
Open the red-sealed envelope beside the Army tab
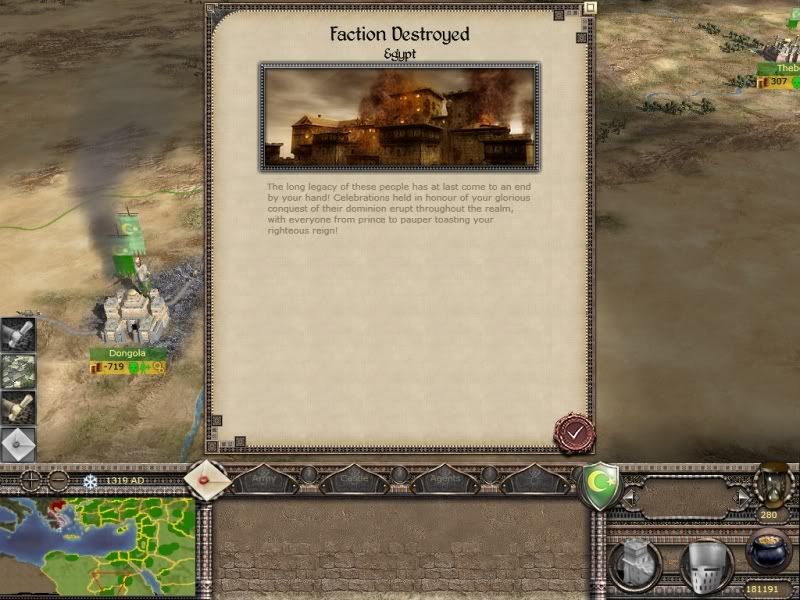pyautogui.click(x=207, y=480)
